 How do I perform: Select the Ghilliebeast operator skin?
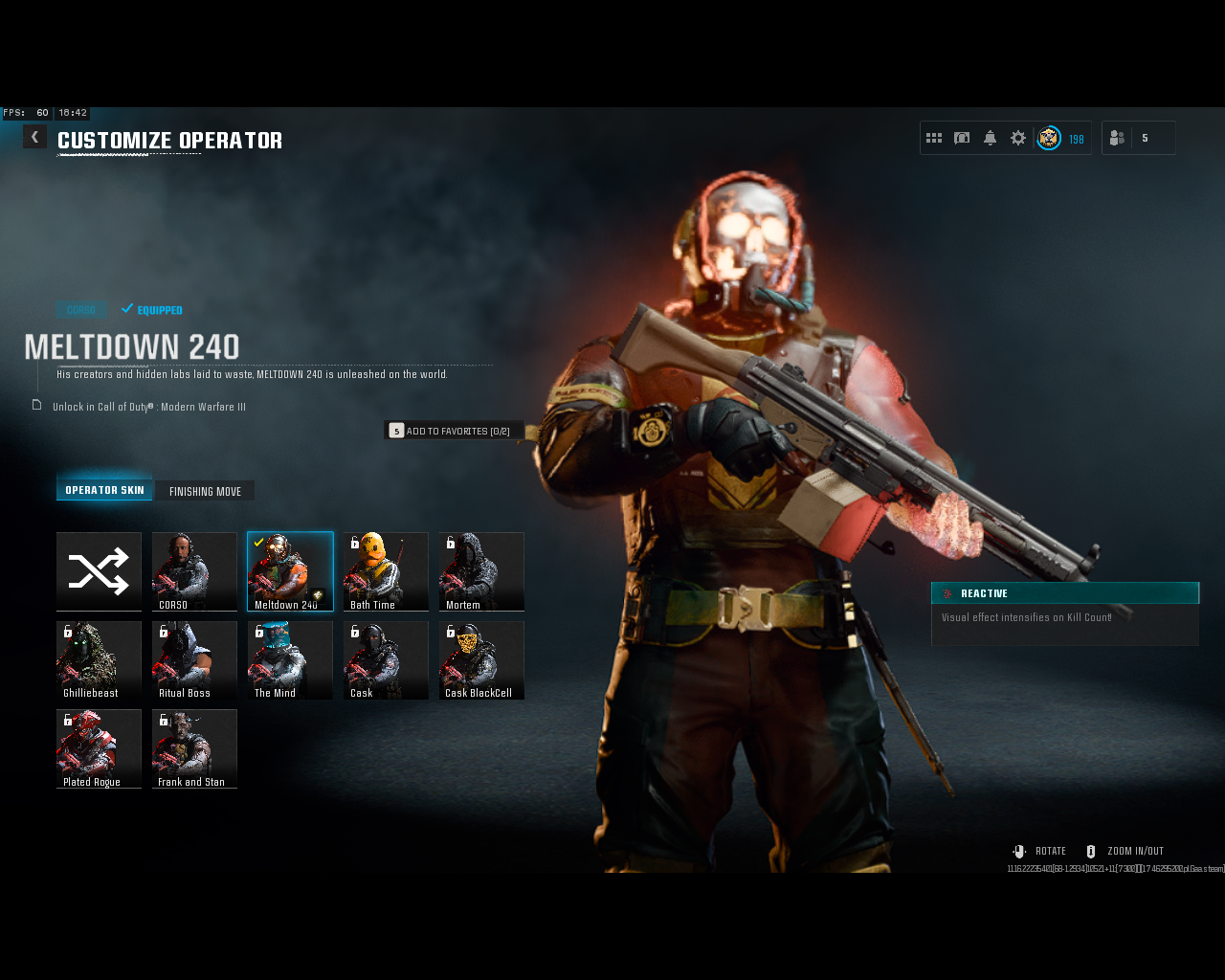pos(99,660)
